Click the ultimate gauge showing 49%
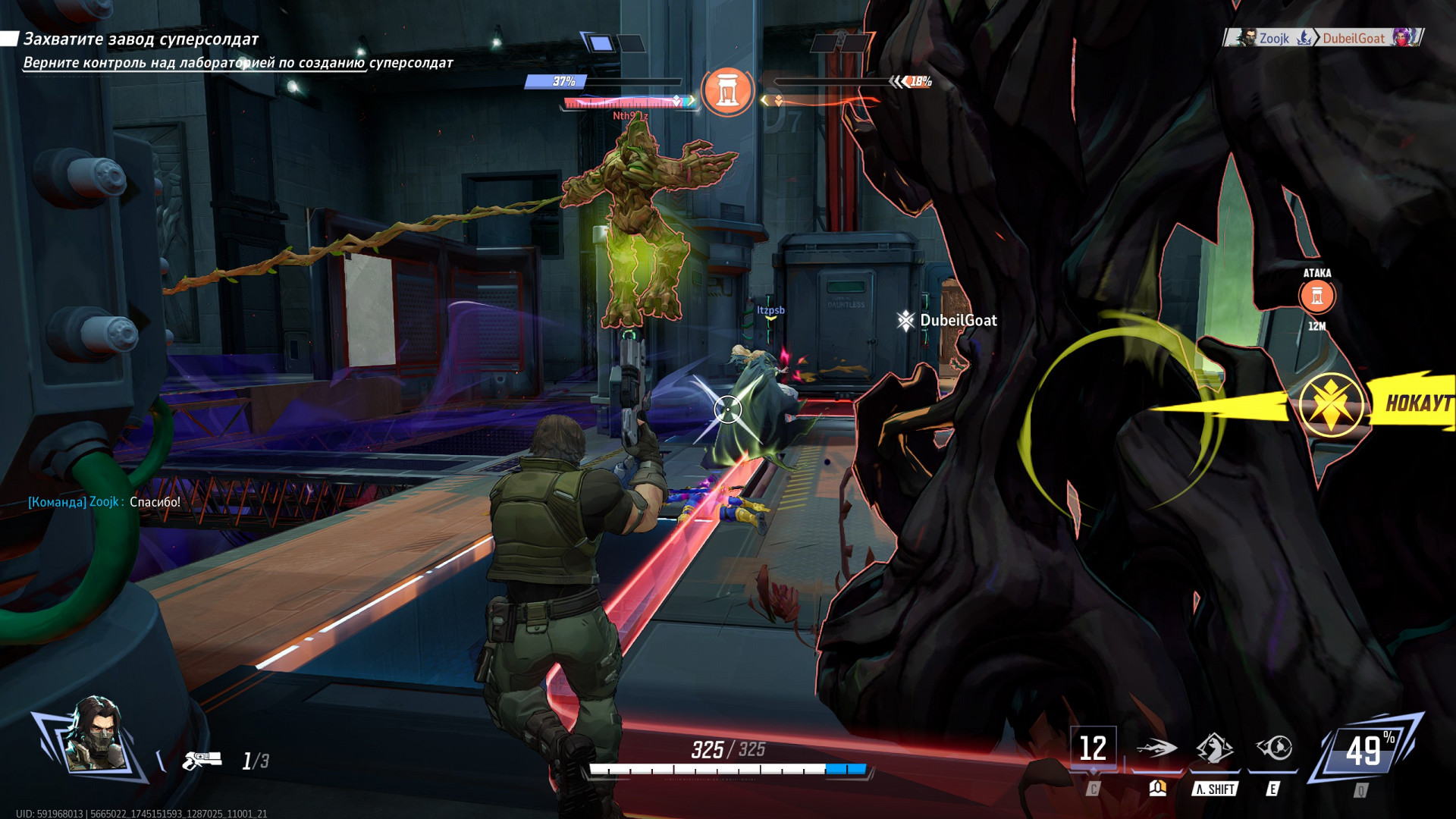This screenshot has height=819, width=1456. point(1367,752)
